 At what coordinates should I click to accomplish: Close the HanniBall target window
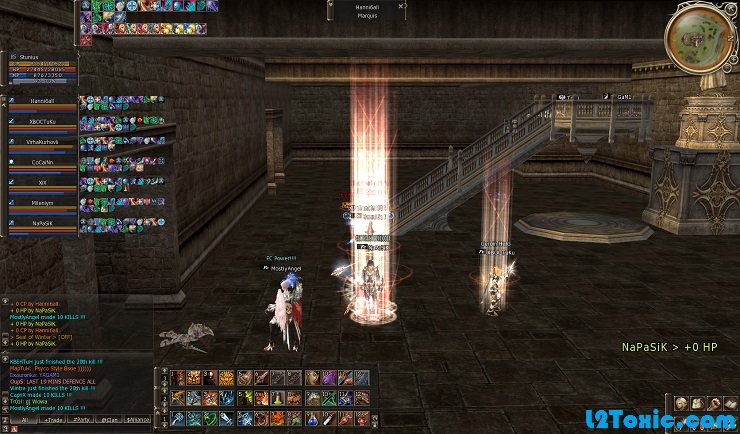coord(401,5)
